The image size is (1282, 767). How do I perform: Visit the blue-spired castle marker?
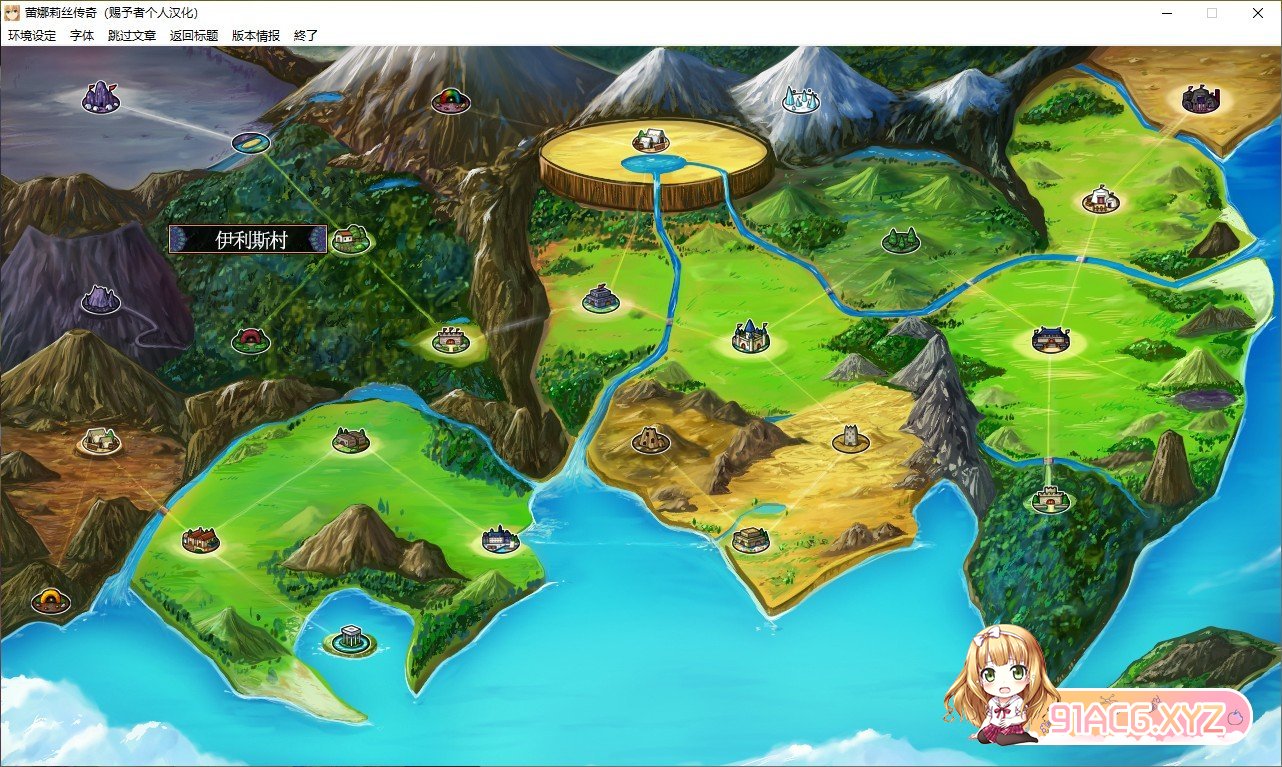[750, 336]
